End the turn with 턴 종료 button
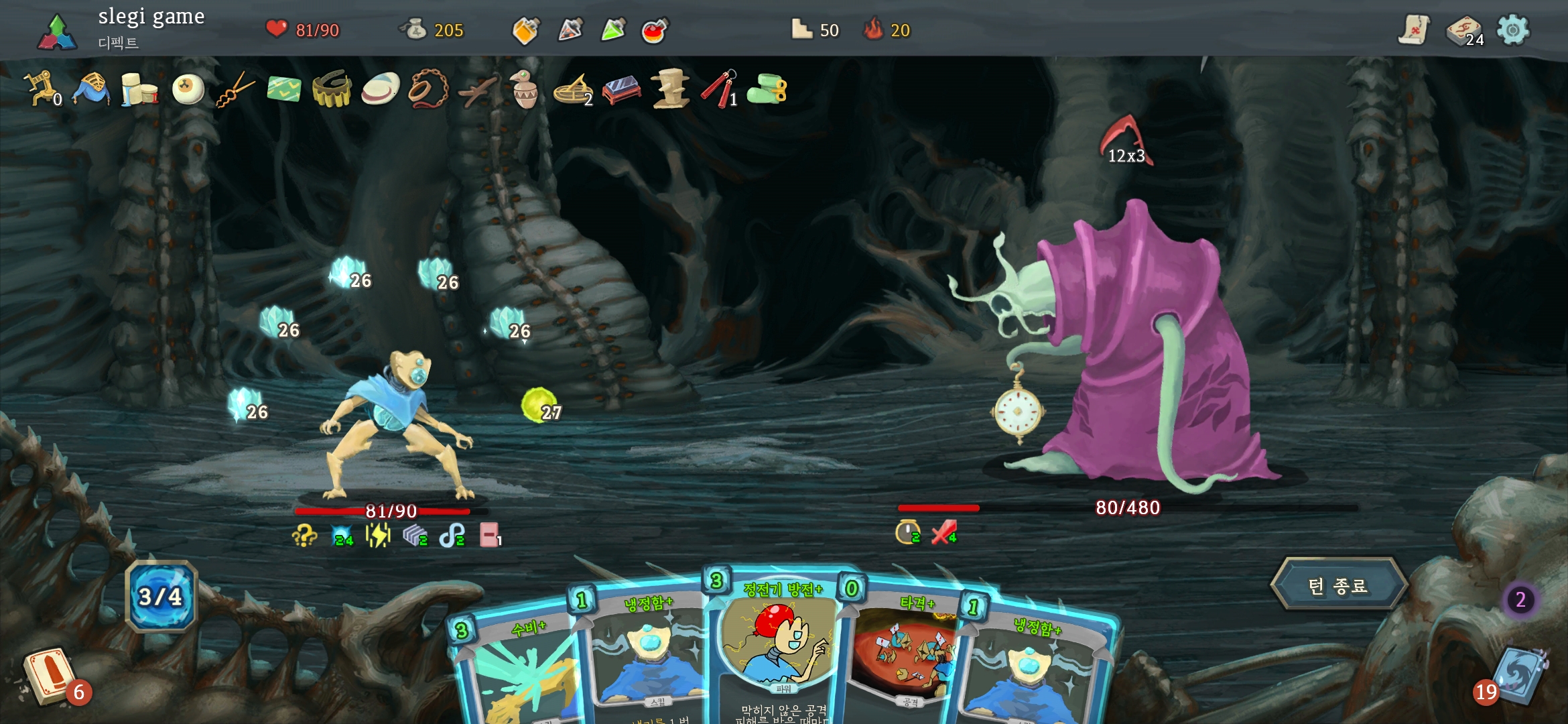 click(1338, 585)
